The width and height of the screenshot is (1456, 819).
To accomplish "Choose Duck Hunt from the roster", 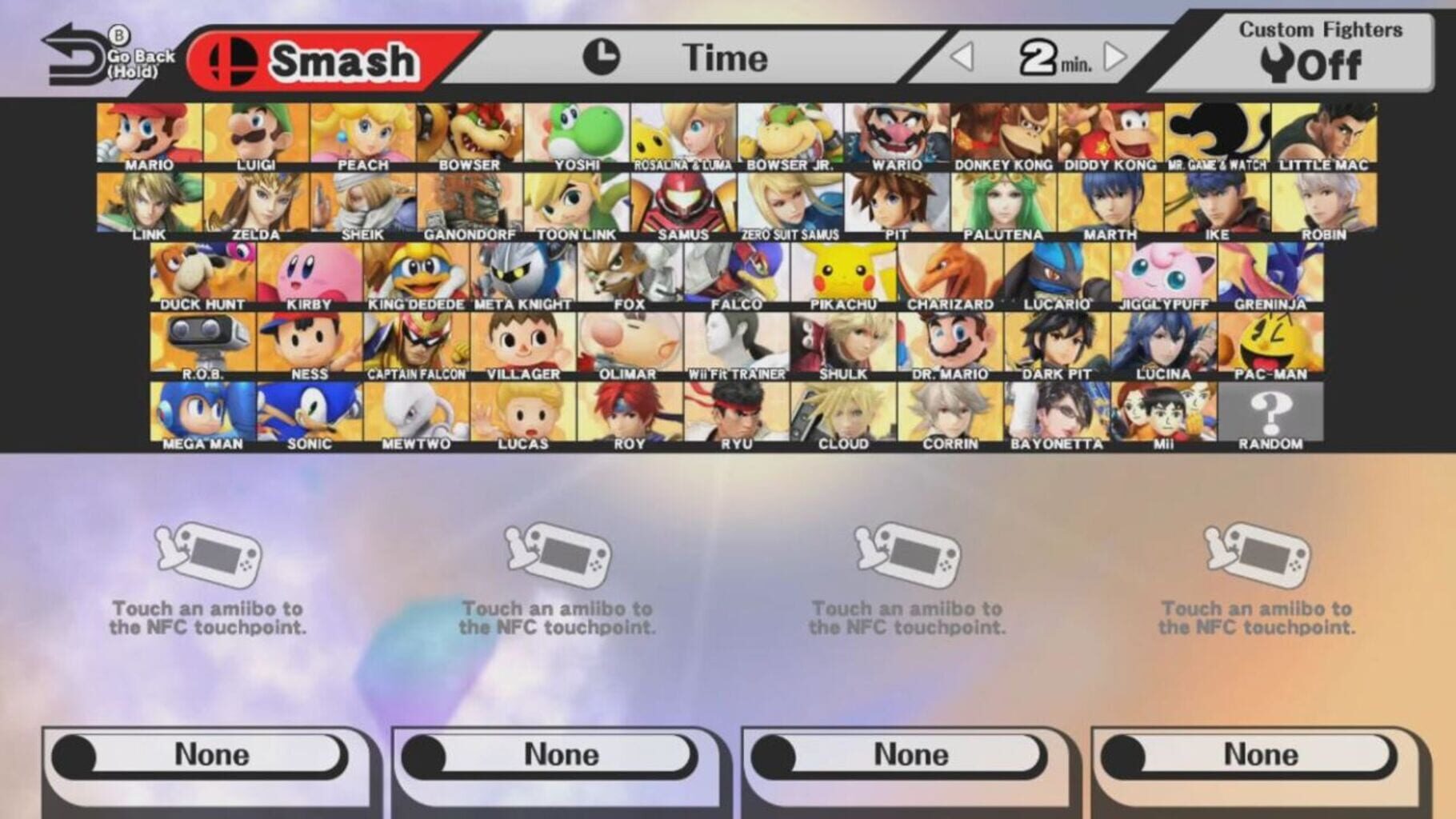I will click(x=204, y=272).
